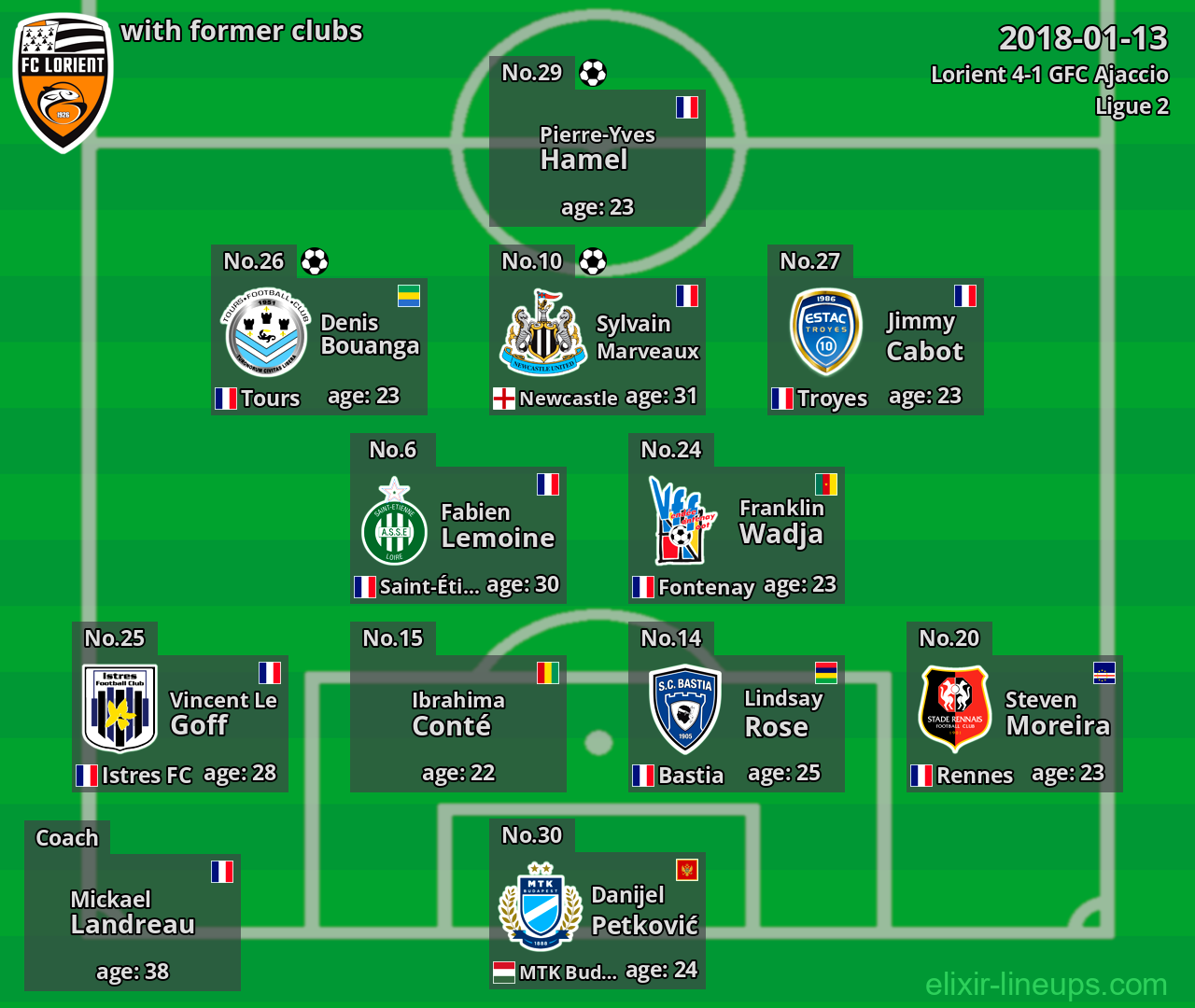Select the Vincent Le Goff card
The height and width of the screenshot is (1008, 1195).
tap(180, 723)
